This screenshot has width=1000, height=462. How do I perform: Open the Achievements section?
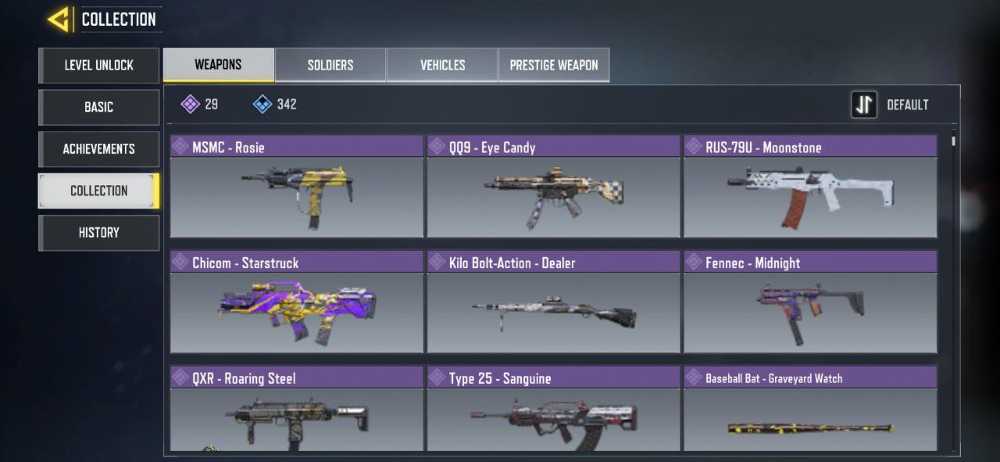98,149
